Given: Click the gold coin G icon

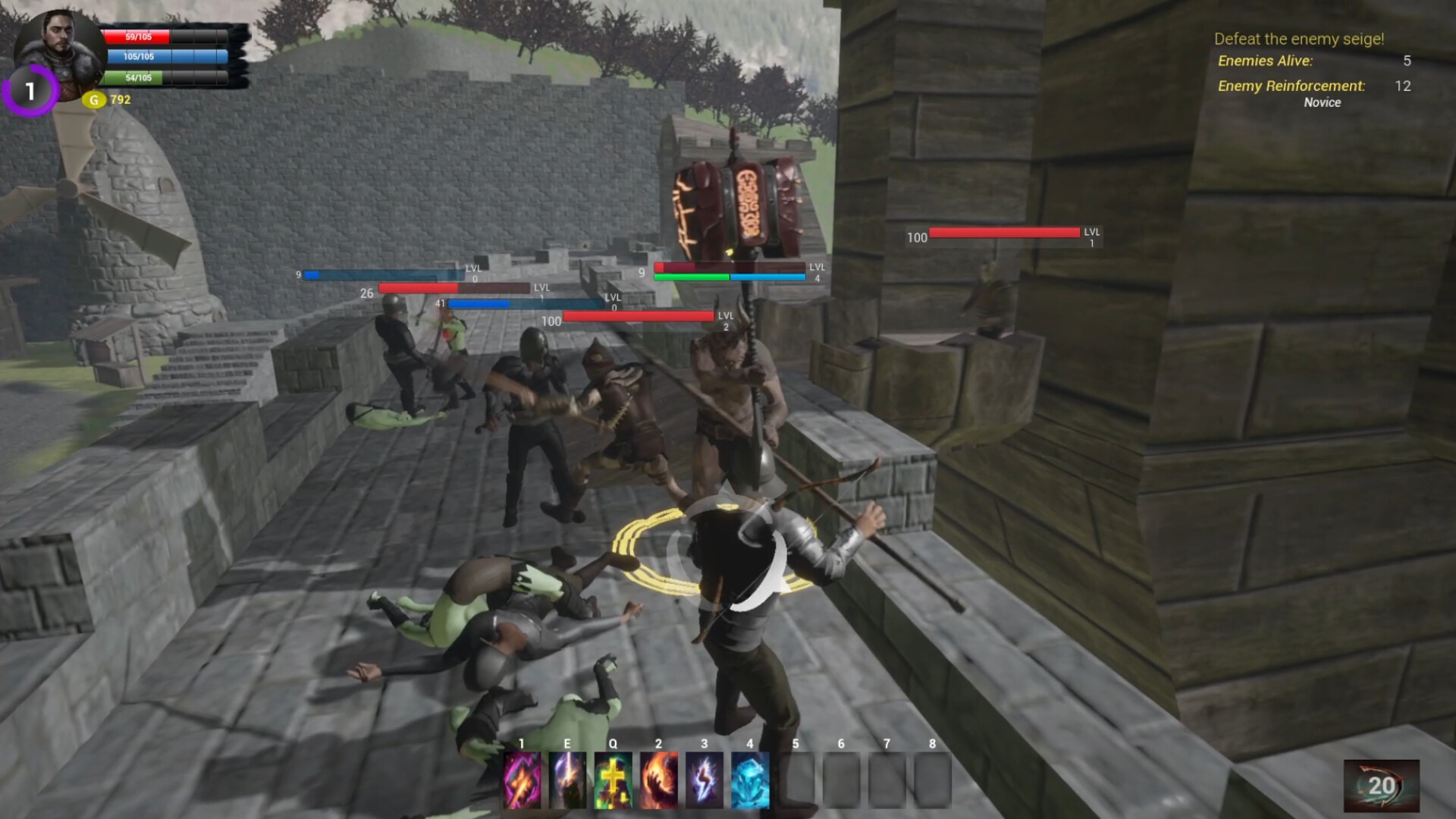Looking at the screenshot, I should point(93,99).
